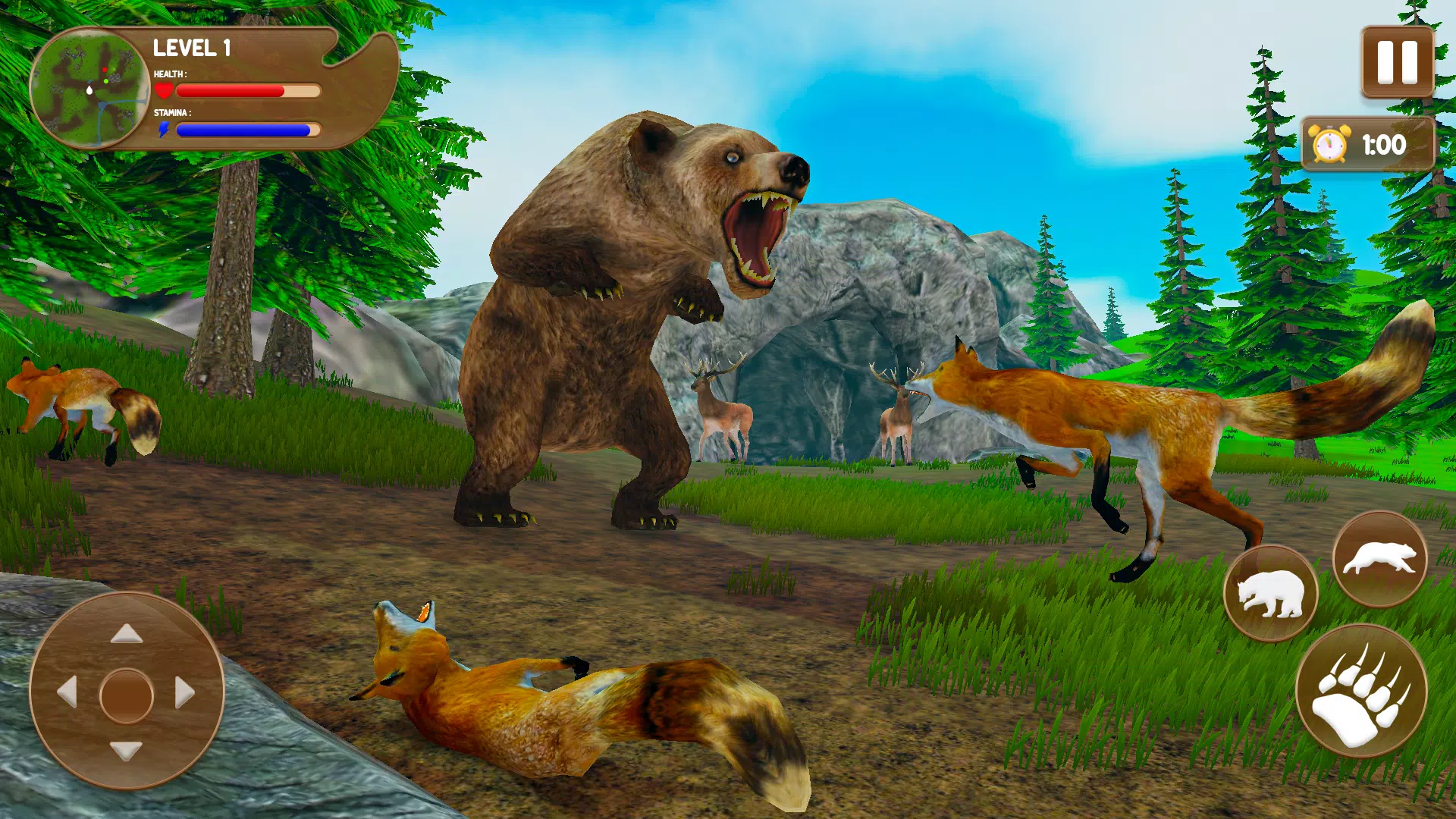
Task: Tap the lightning bolt Stamina icon
Action: tap(165, 131)
